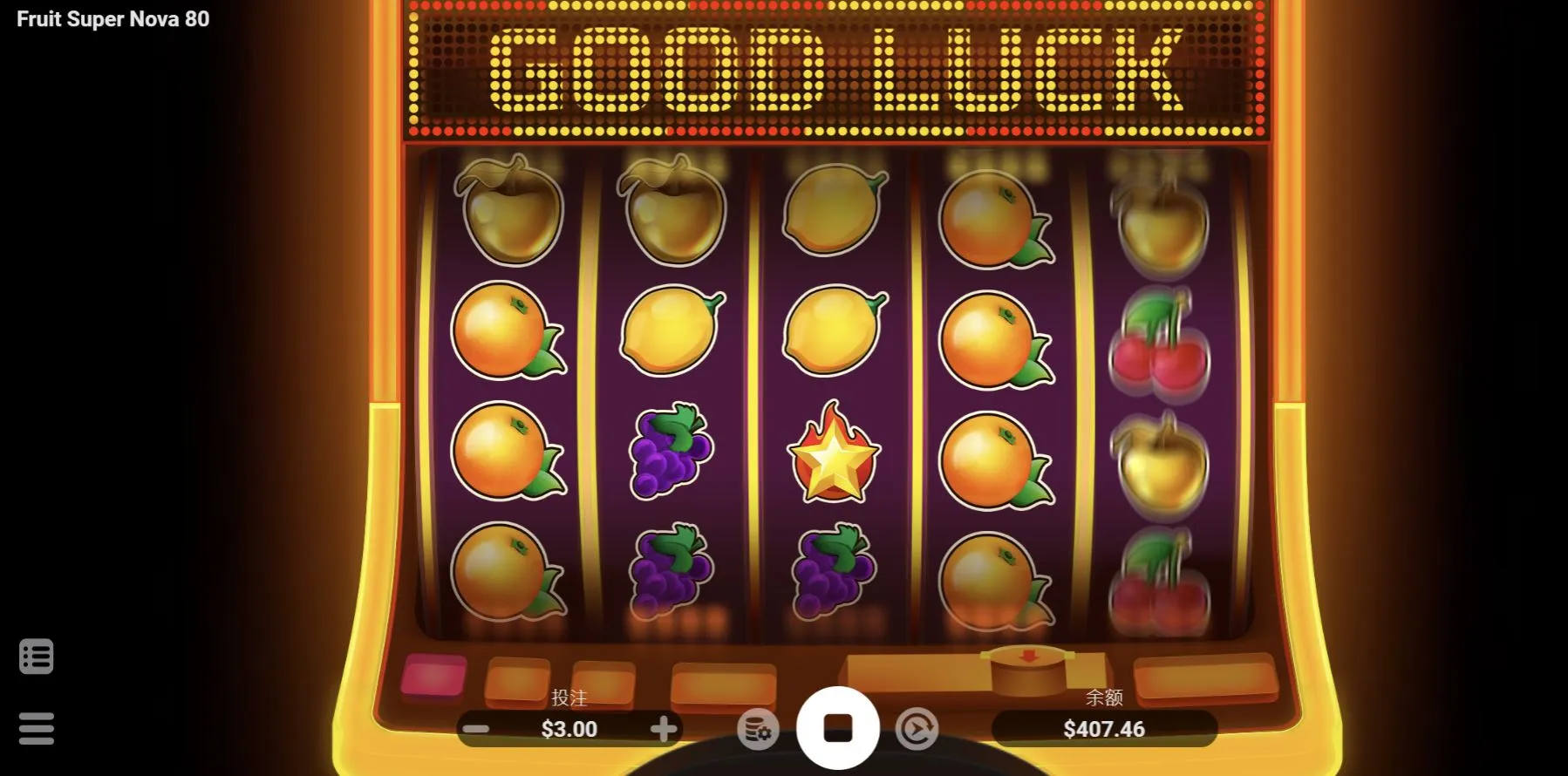Activate the autoplay spin button
The image size is (1568, 776).
(x=917, y=729)
